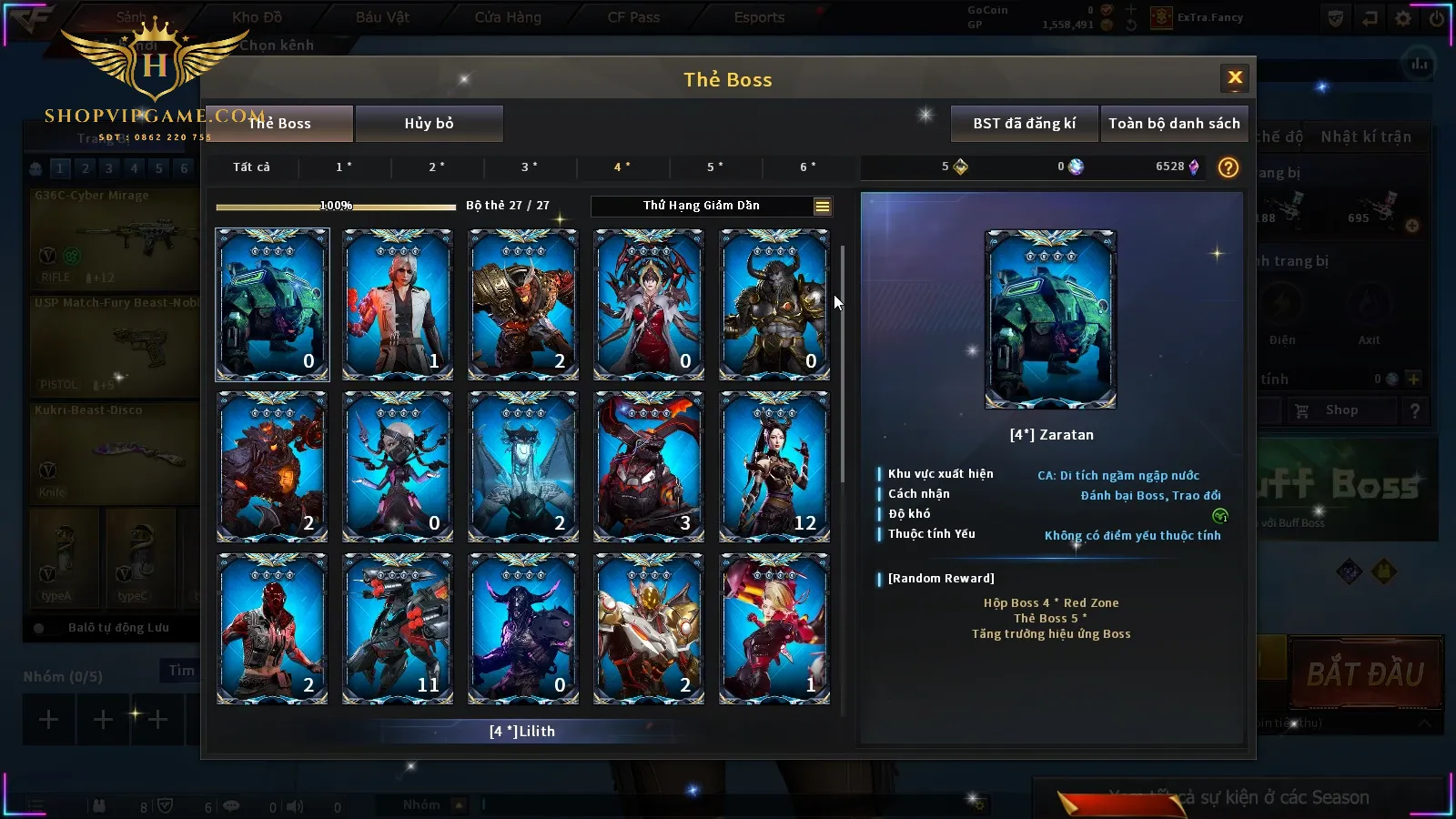Screen dimensions: 1456x819
Task: Select the boss card with count 12
Action: coord(774,467)
